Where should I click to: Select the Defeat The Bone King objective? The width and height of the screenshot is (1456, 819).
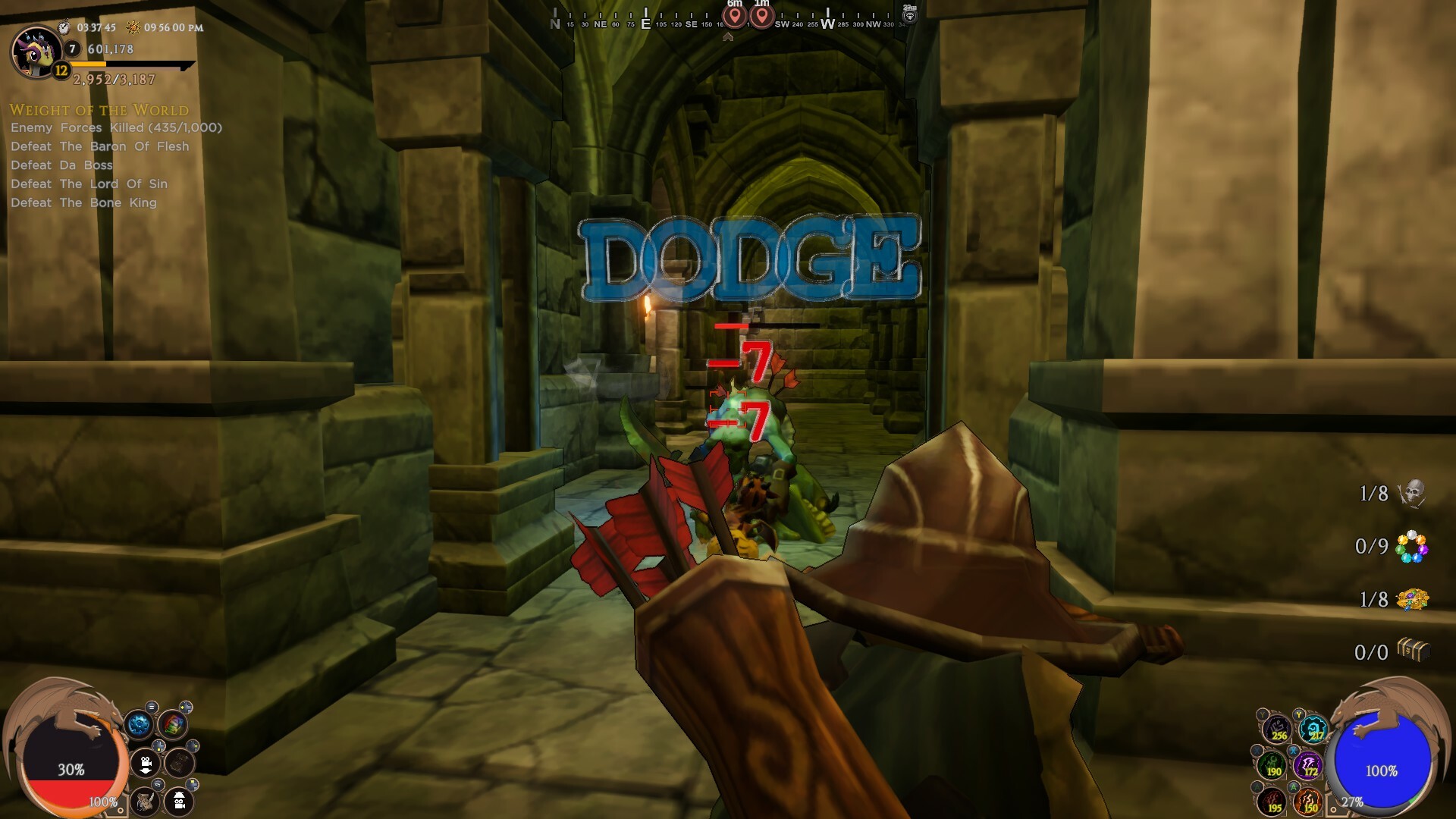point(83,202)
